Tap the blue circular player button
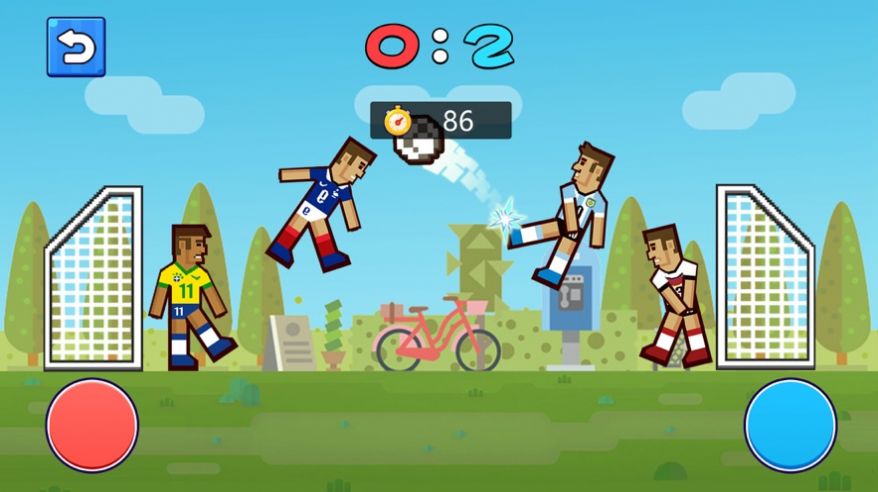 790,425
